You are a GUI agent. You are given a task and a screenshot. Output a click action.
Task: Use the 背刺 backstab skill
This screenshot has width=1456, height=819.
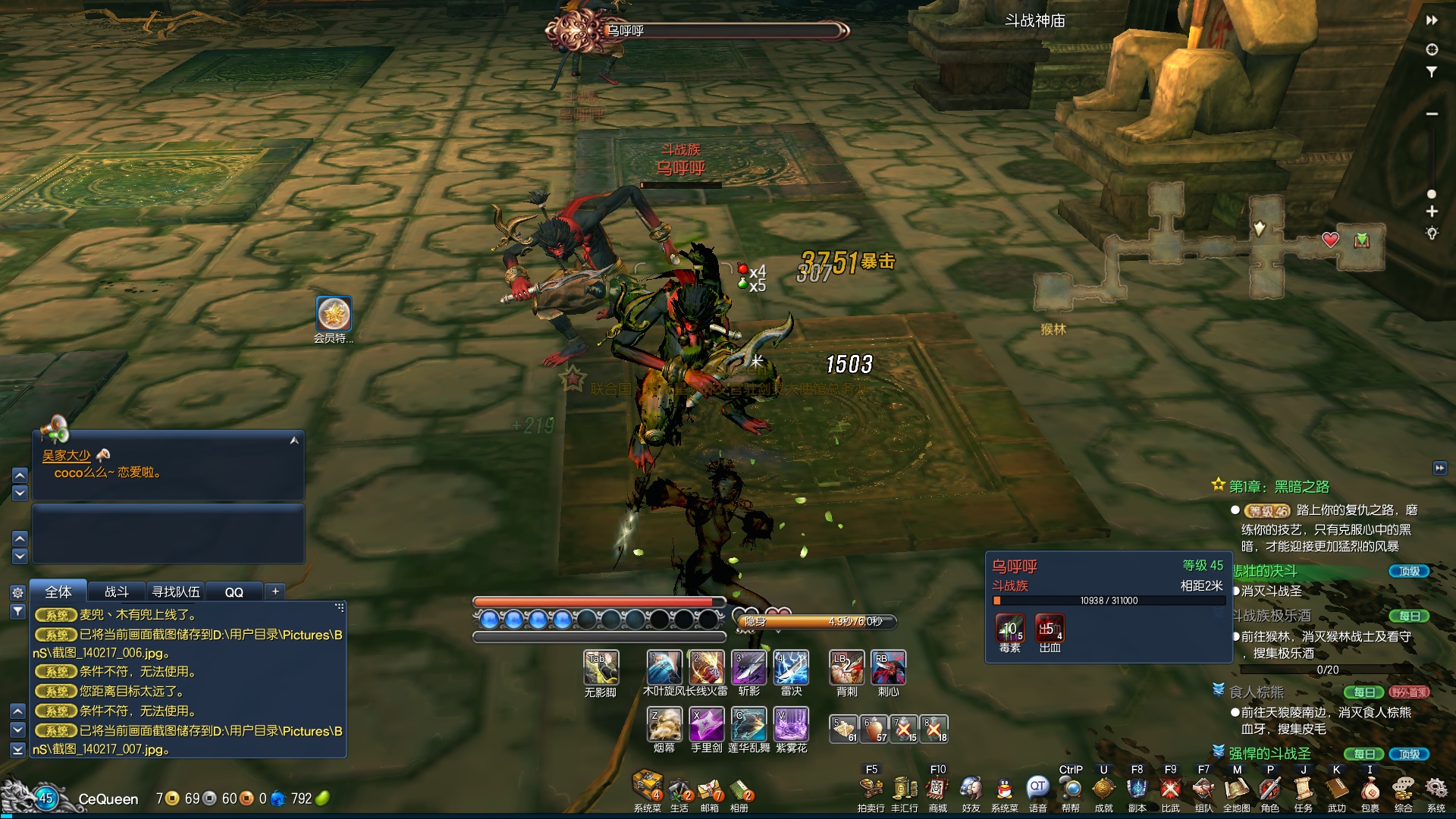tap(846, 668)
